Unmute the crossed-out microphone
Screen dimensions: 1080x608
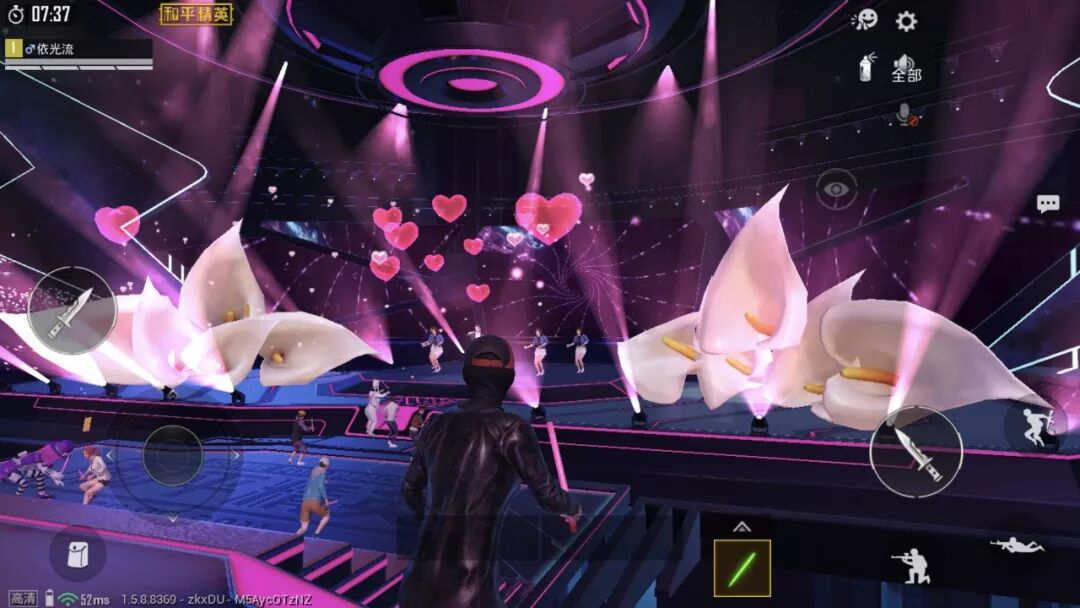tap(907, 117)
